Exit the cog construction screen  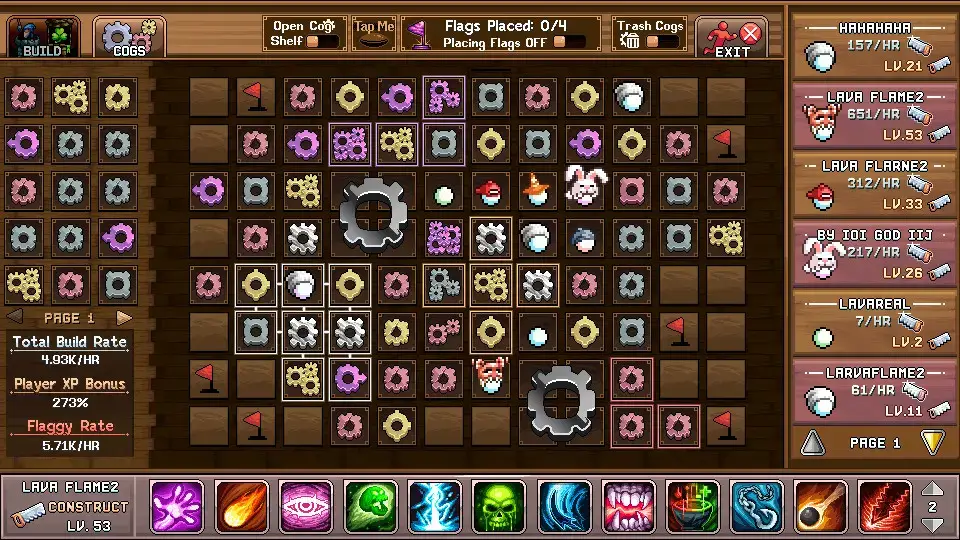click(x=732, y=38)
